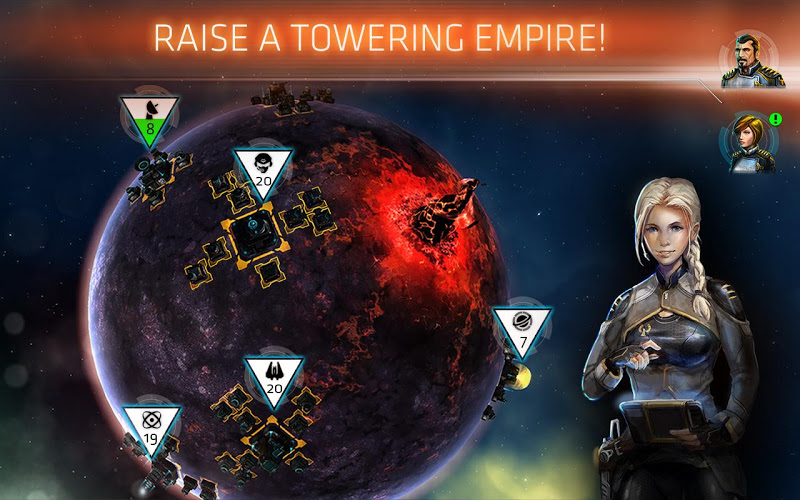Select the green level 8 radar dish marker
This screenshot has width=800, height=500.
coord(149,119)
